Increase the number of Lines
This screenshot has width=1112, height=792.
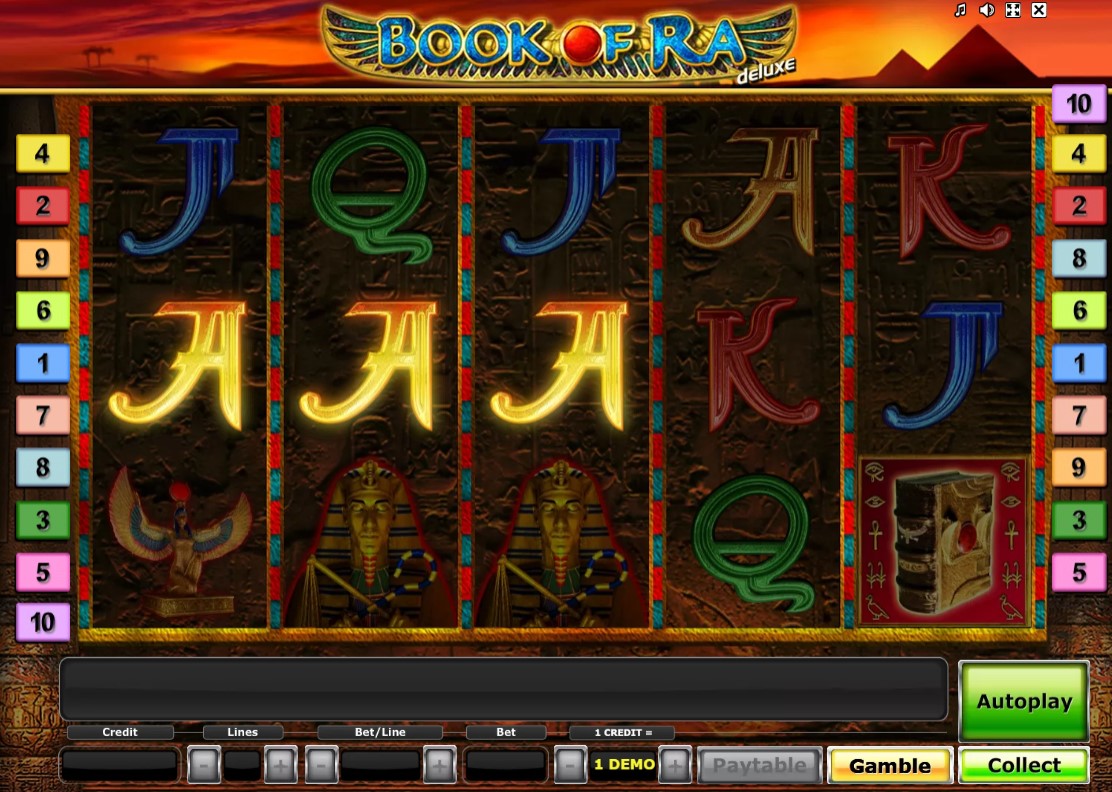280,766
